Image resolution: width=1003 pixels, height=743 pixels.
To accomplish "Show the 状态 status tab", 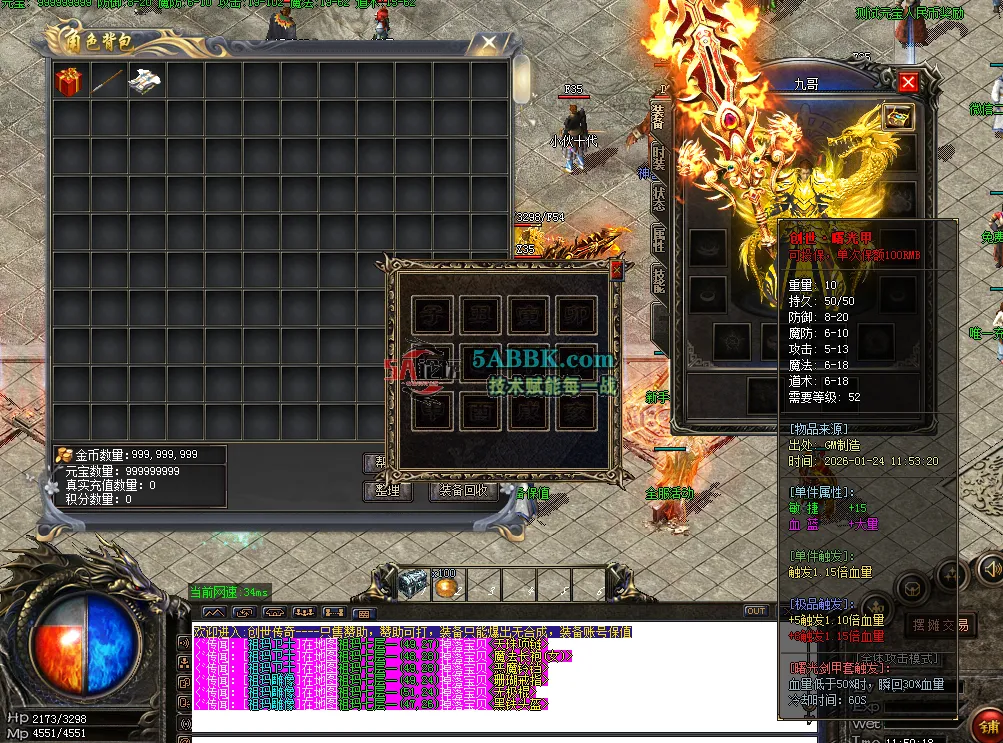I will point(658,195).
